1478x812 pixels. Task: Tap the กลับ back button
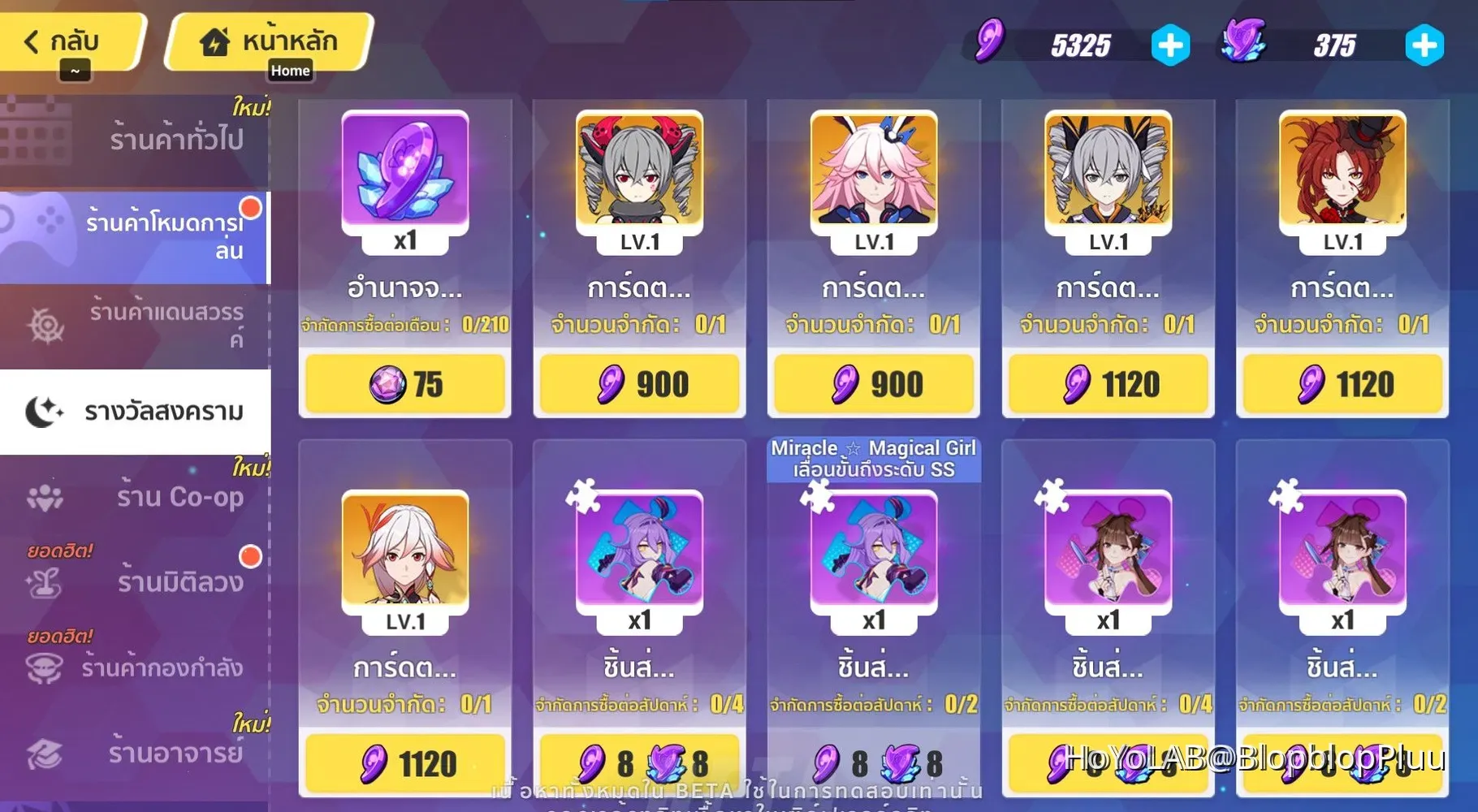(x=69, y=41)
